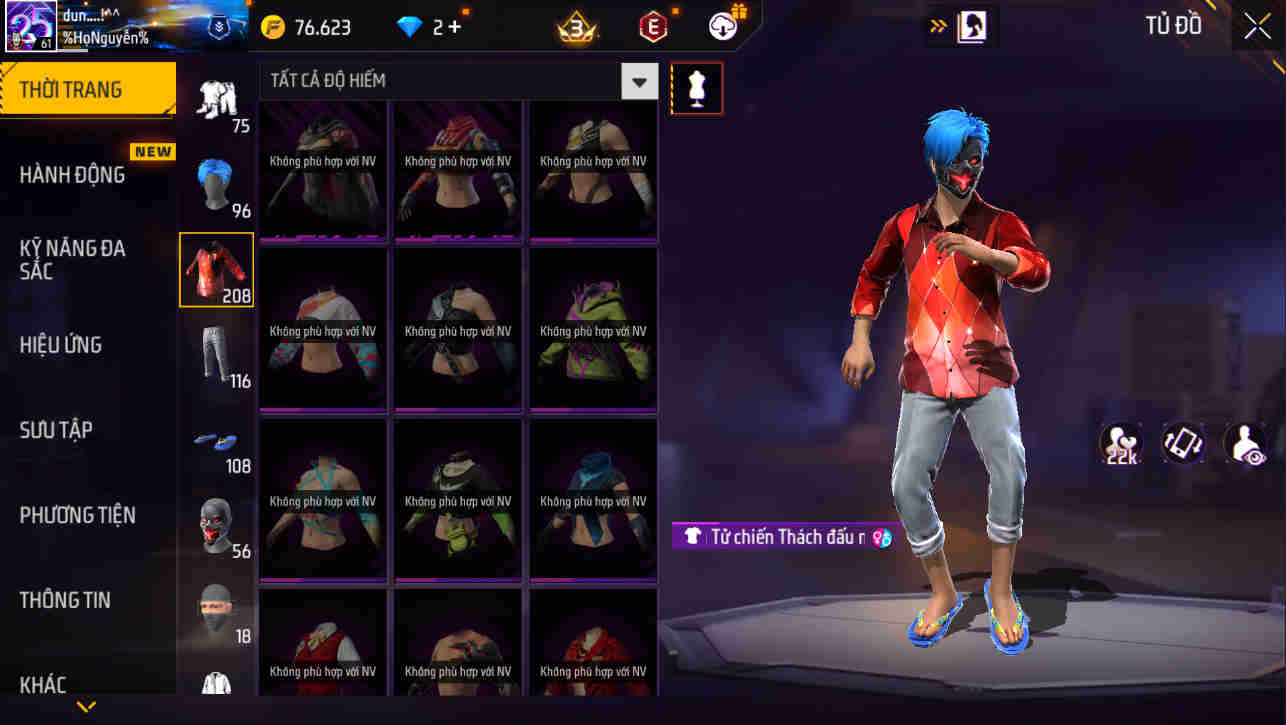1286x725 pixels.
Task: Open the red E elite pass icon
Action: 652,27
